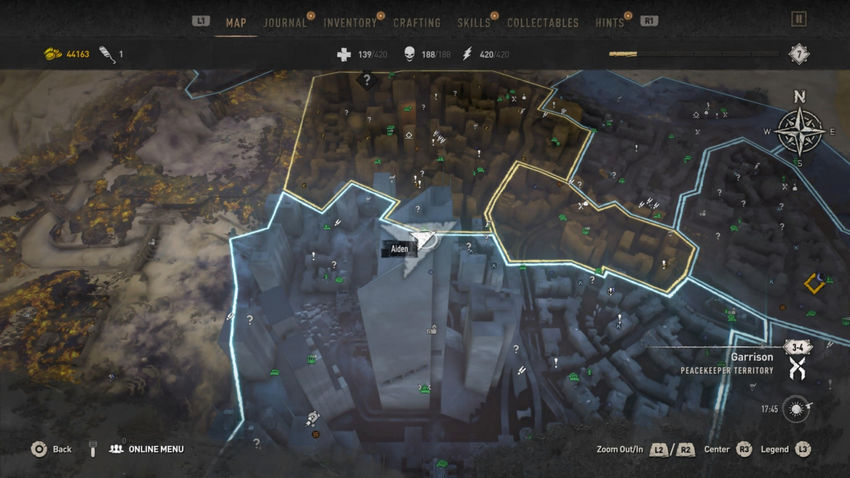Select the yellow diamond quest marker

[x=814, y=285]
